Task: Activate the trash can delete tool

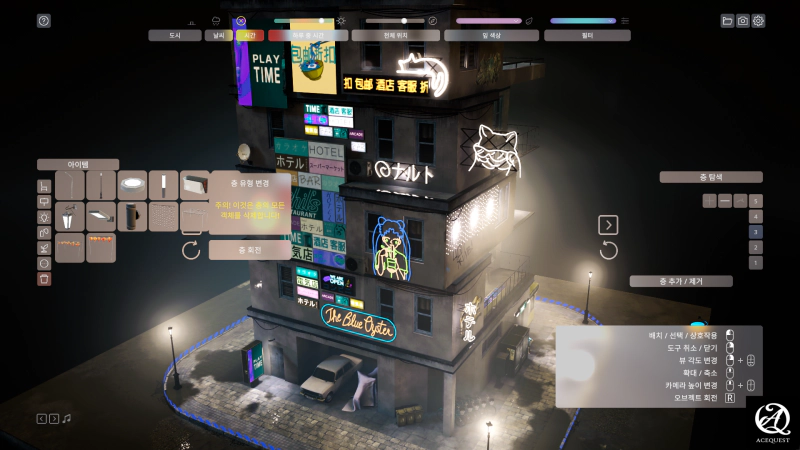Action: pyautogui.click(x=44, y=279)
